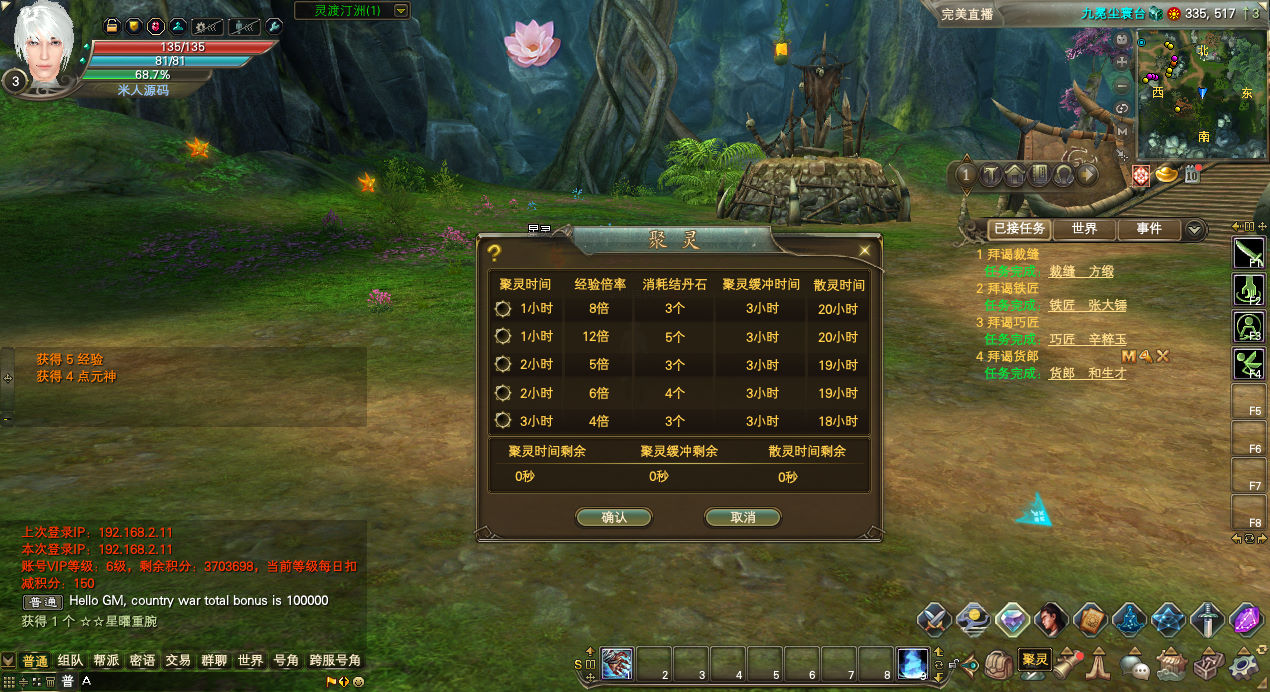1270x692 pixels.
Task: Open the question mark help icon
Action: [x=493, y=253]
